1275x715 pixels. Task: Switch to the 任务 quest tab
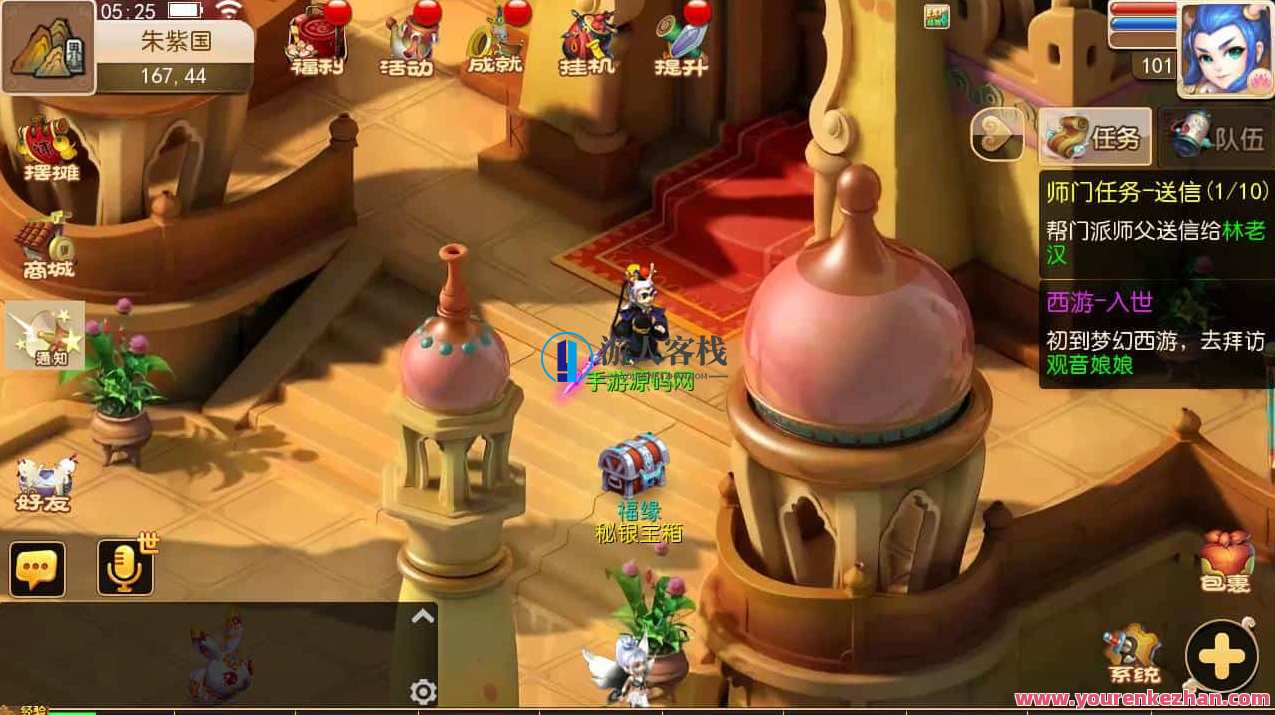(x=1095, y=136)
